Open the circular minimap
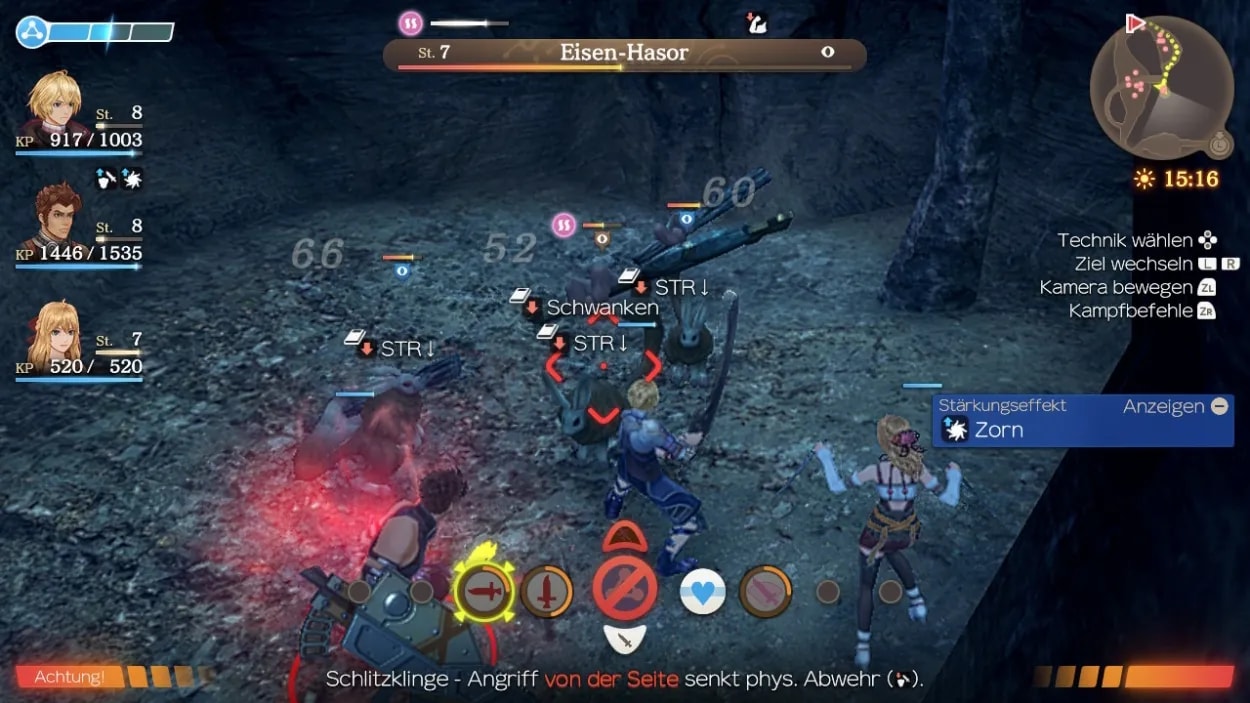Viewport: 1250px width, 703px height. tap(1161, 89)
